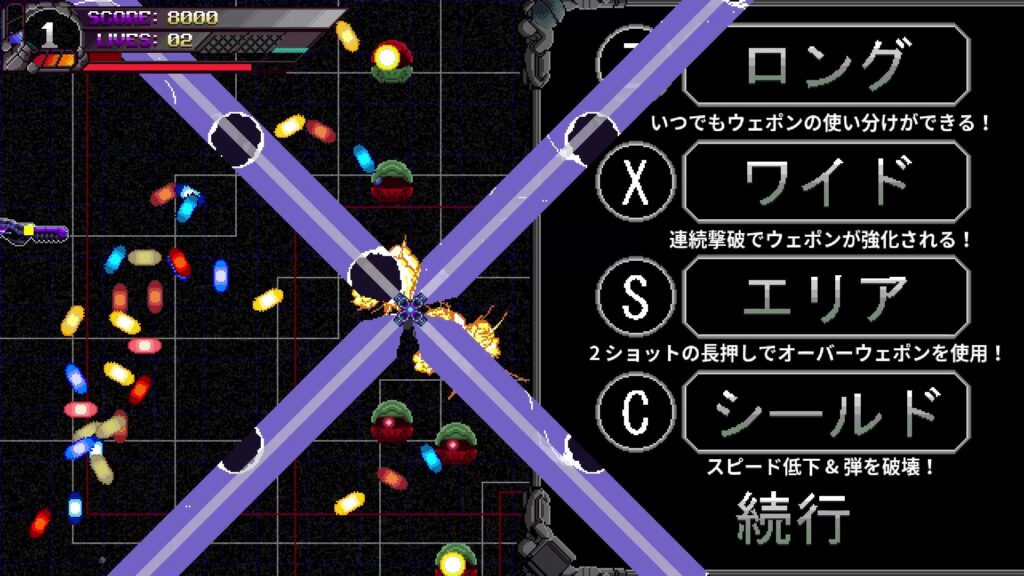Select the ロング weapon box
Viewport: 1024px width, 576px height.
(826, 66)
